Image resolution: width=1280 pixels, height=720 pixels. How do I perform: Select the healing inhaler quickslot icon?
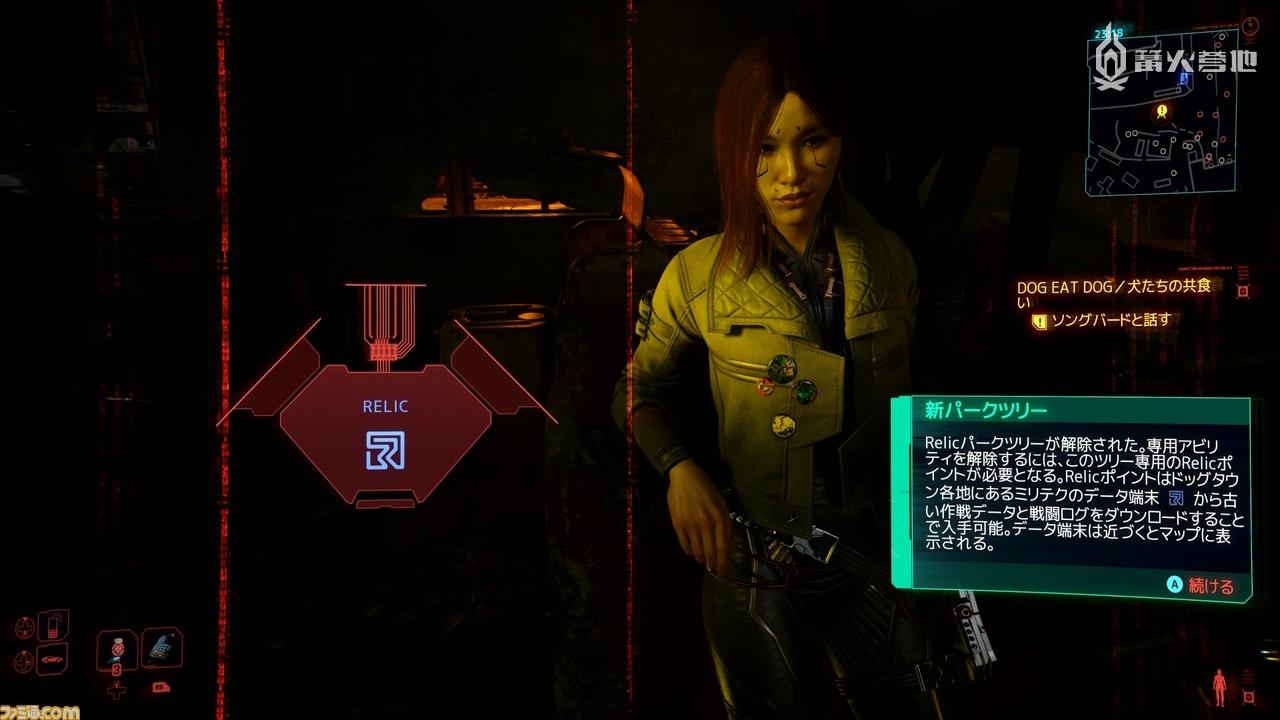point(160,648)
